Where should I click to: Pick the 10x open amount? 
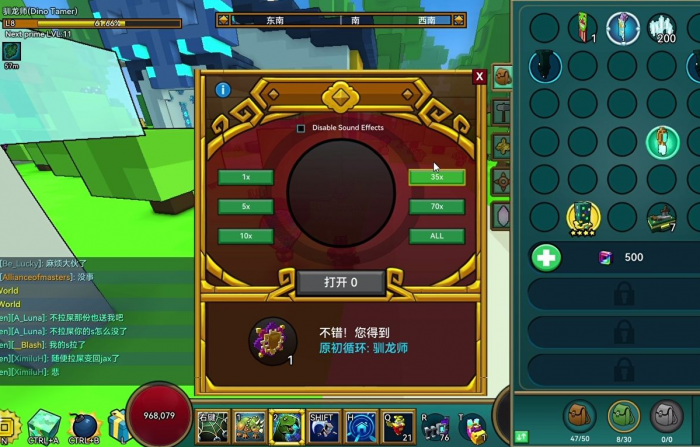246,236
